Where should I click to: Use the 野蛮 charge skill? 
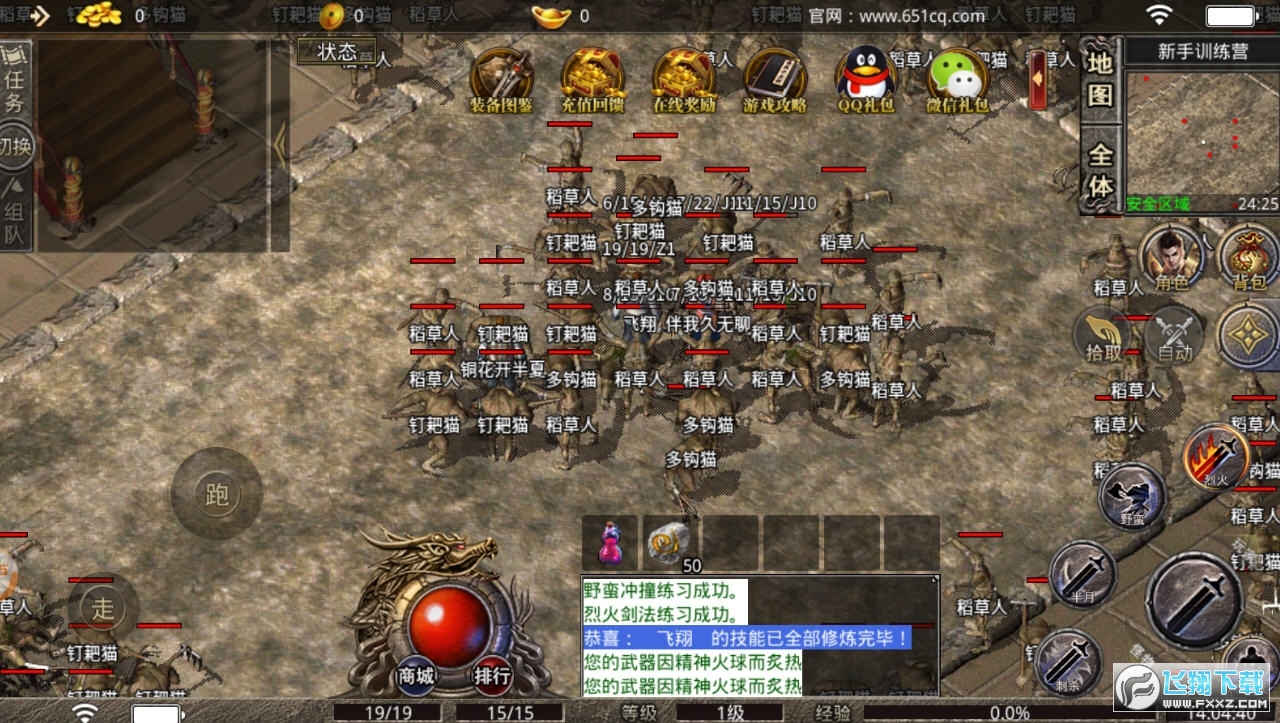(x=1132, y=497)
